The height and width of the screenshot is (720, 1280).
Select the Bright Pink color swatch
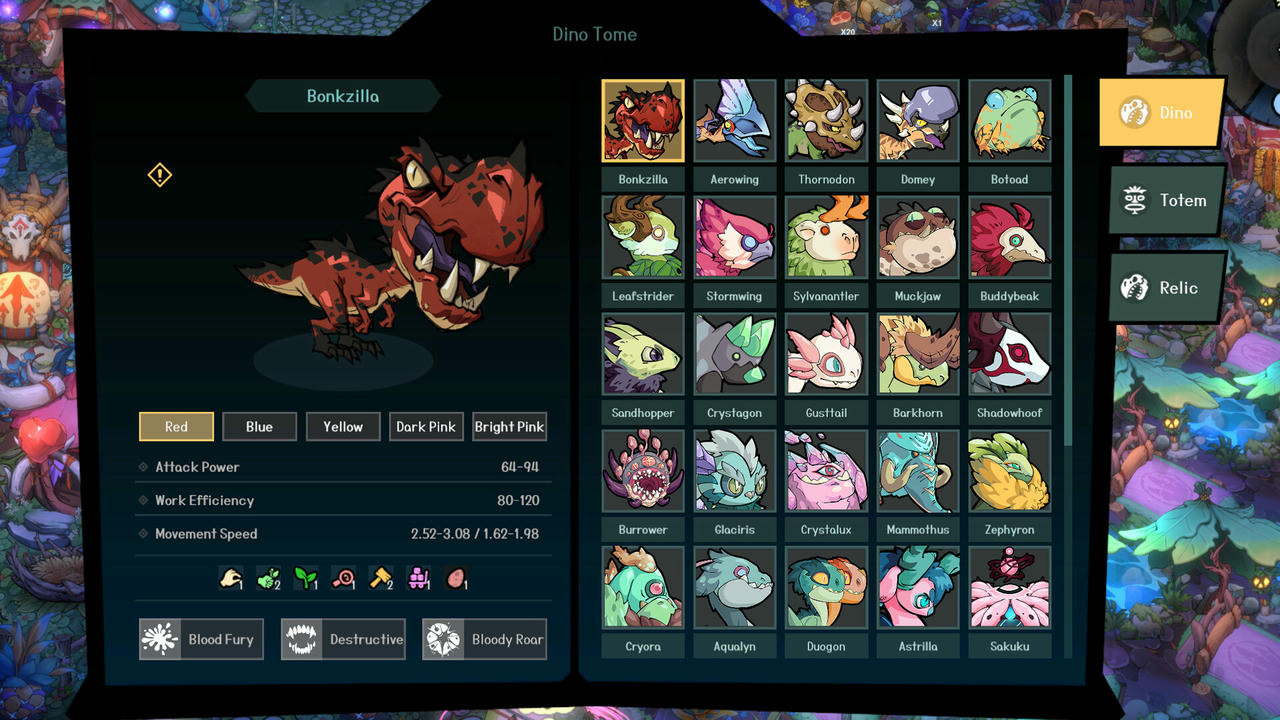(x=509, y=426)
